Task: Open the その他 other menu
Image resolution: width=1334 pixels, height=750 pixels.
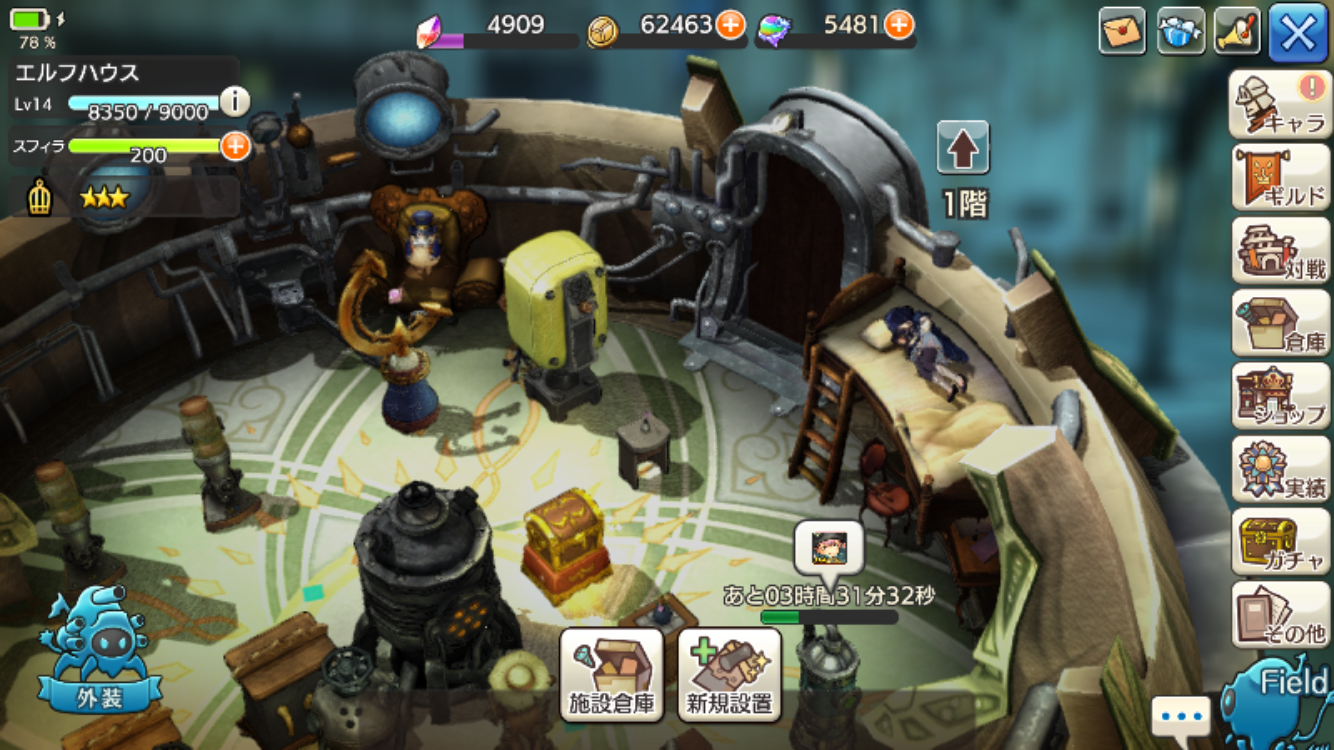Action: click(x=1280, y=615)
